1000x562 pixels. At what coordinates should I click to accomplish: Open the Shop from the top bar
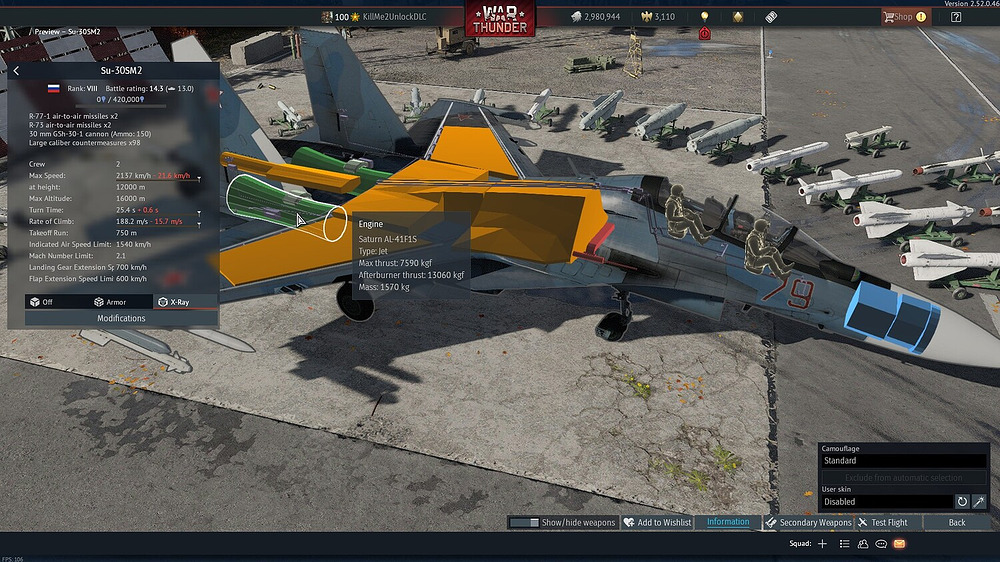coord(903,17)
